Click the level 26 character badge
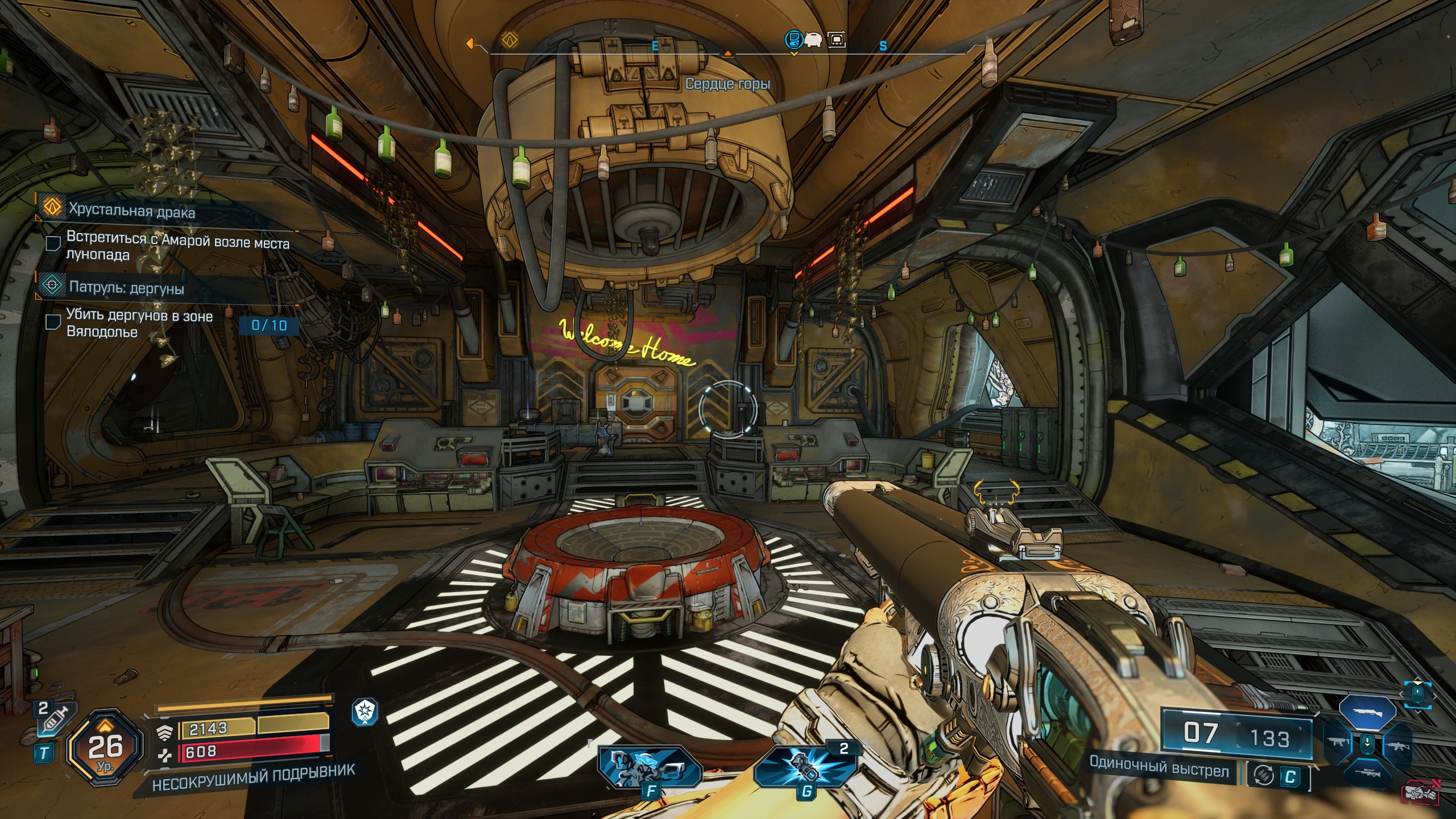 105,747
